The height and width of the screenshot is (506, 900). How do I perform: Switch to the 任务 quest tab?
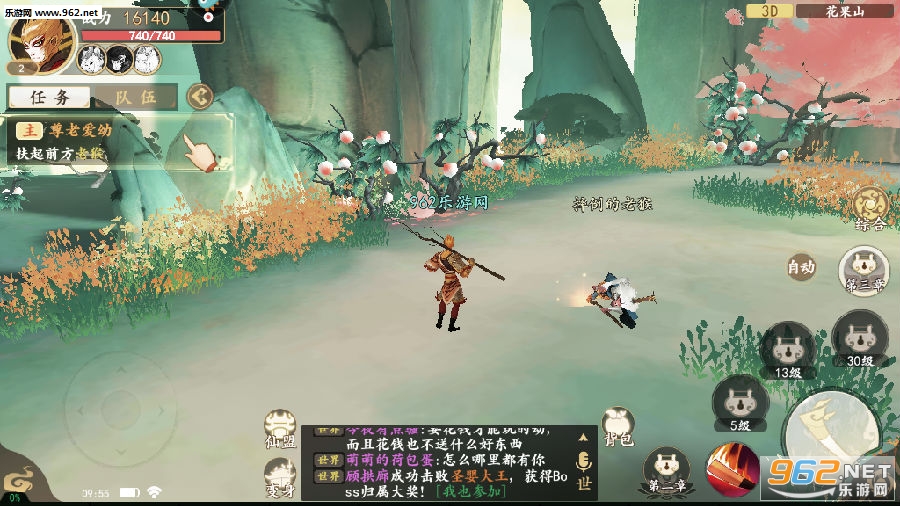[50, 97]
